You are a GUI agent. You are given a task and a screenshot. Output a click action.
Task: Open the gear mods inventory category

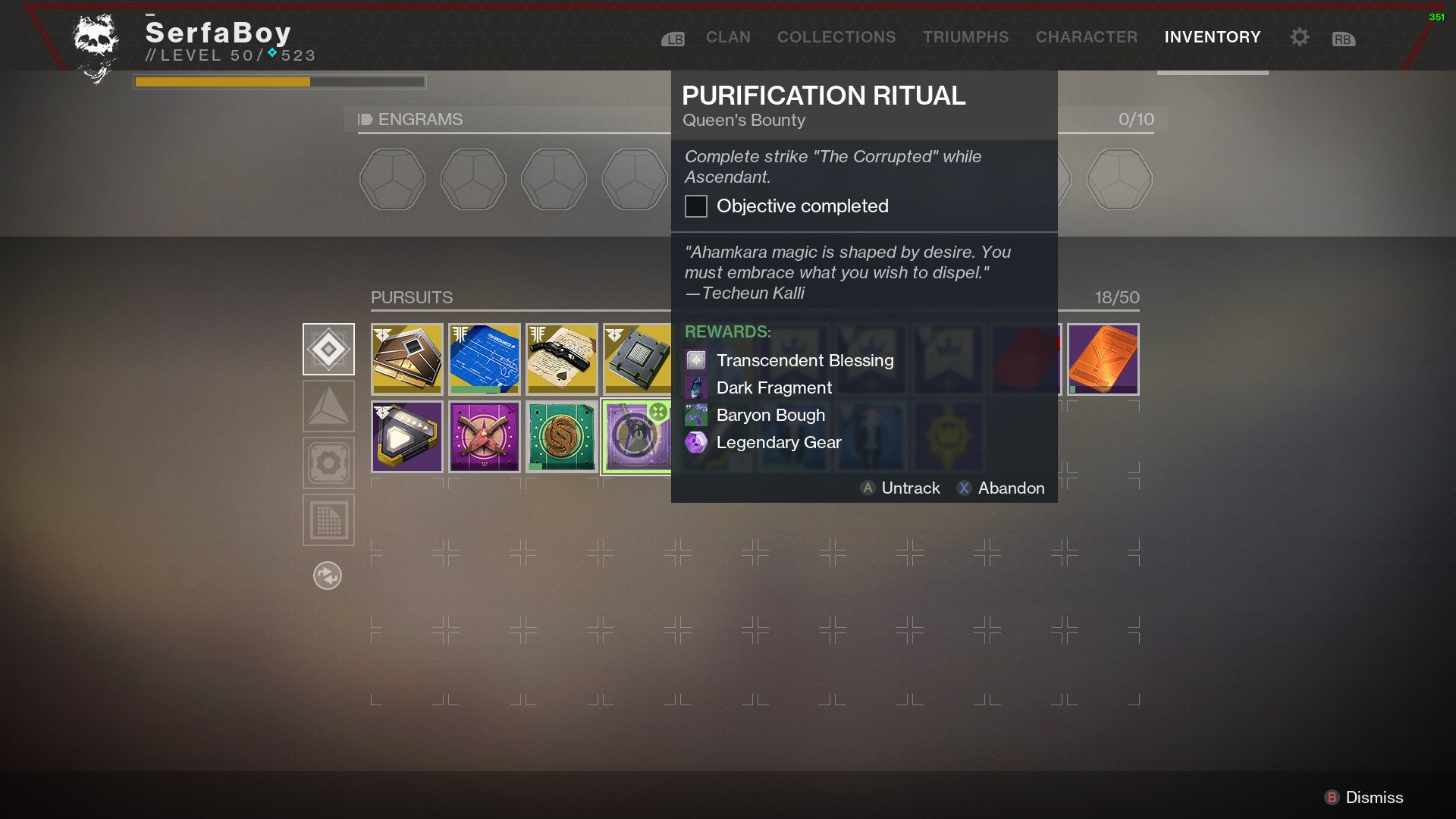point(328,463)
